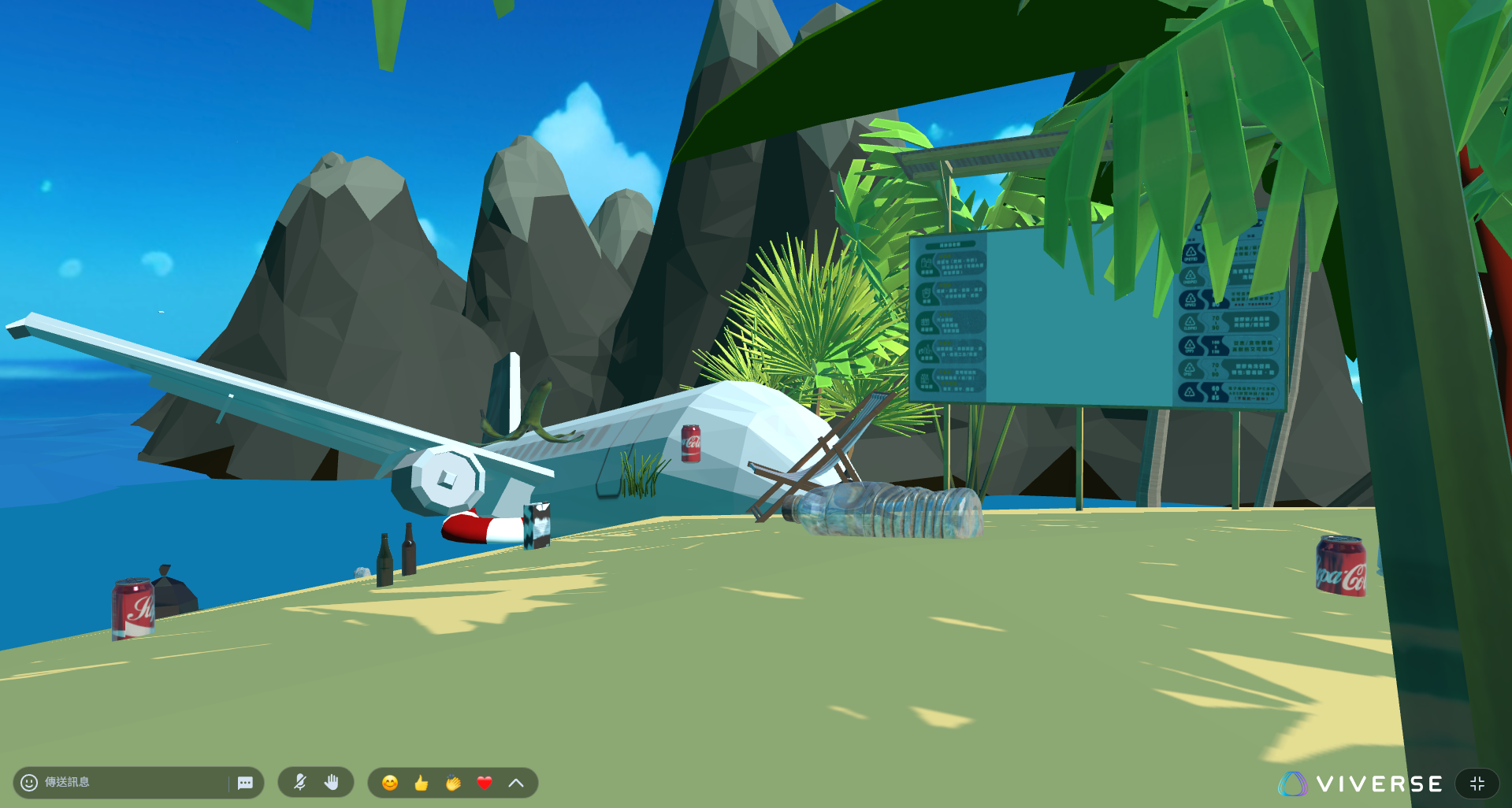Image resolution: width=1512 pixels, height=808 pixels.
Task: Send the red heart reaction
Action: [485, 783]
